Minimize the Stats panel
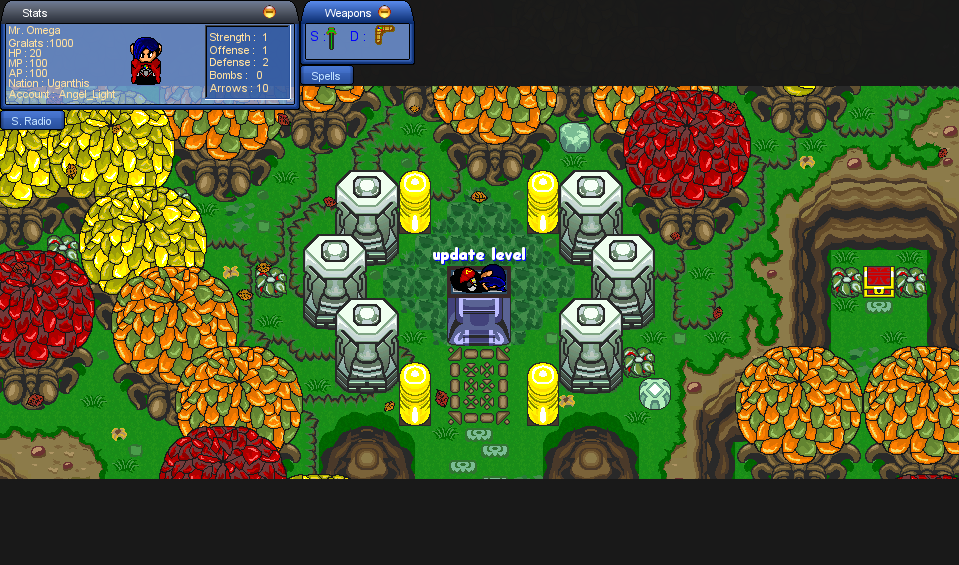959x565 pixels. click(x=269, y=12)
